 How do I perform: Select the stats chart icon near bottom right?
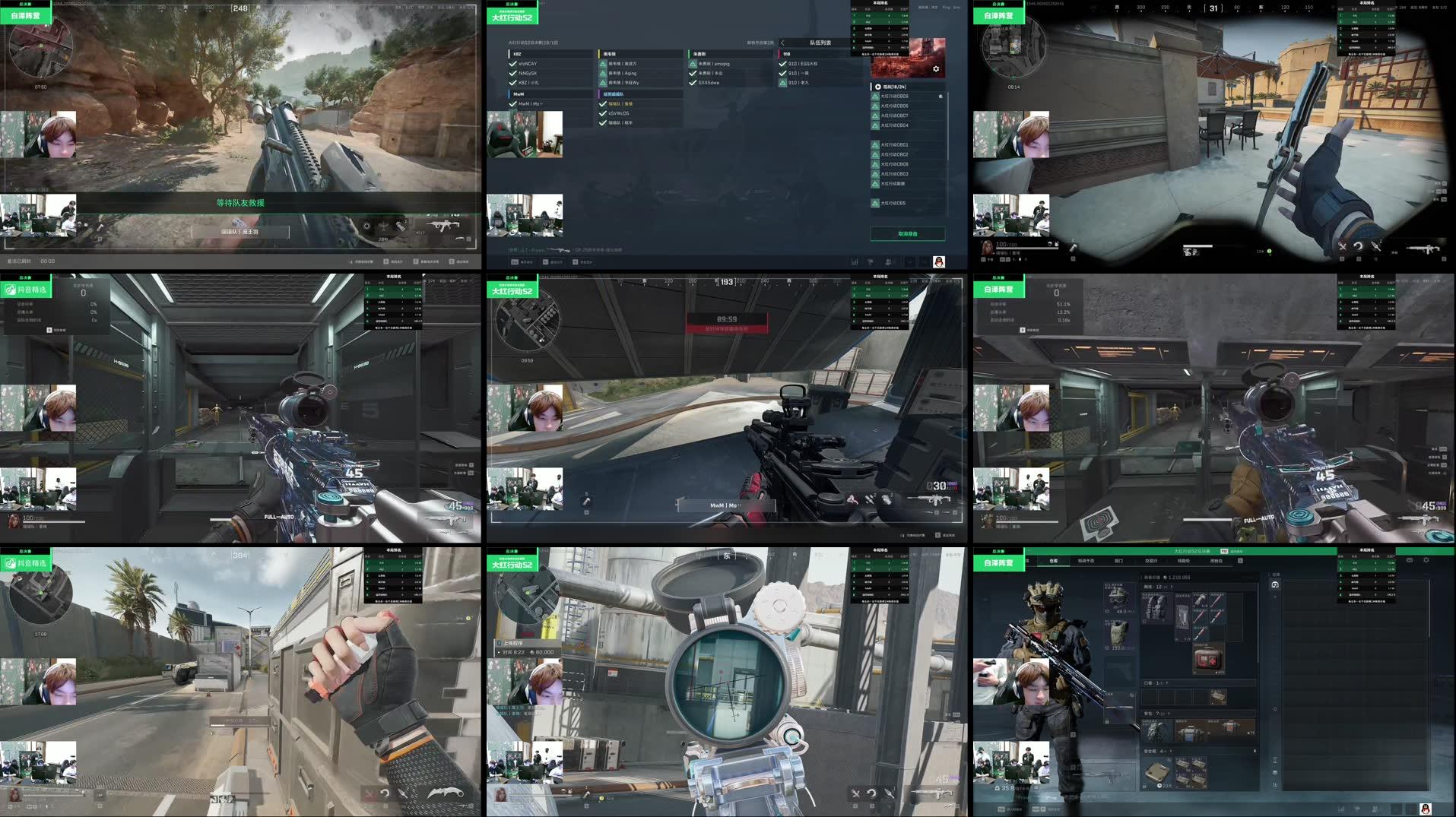pyautogui.click(x=855, y=262)
